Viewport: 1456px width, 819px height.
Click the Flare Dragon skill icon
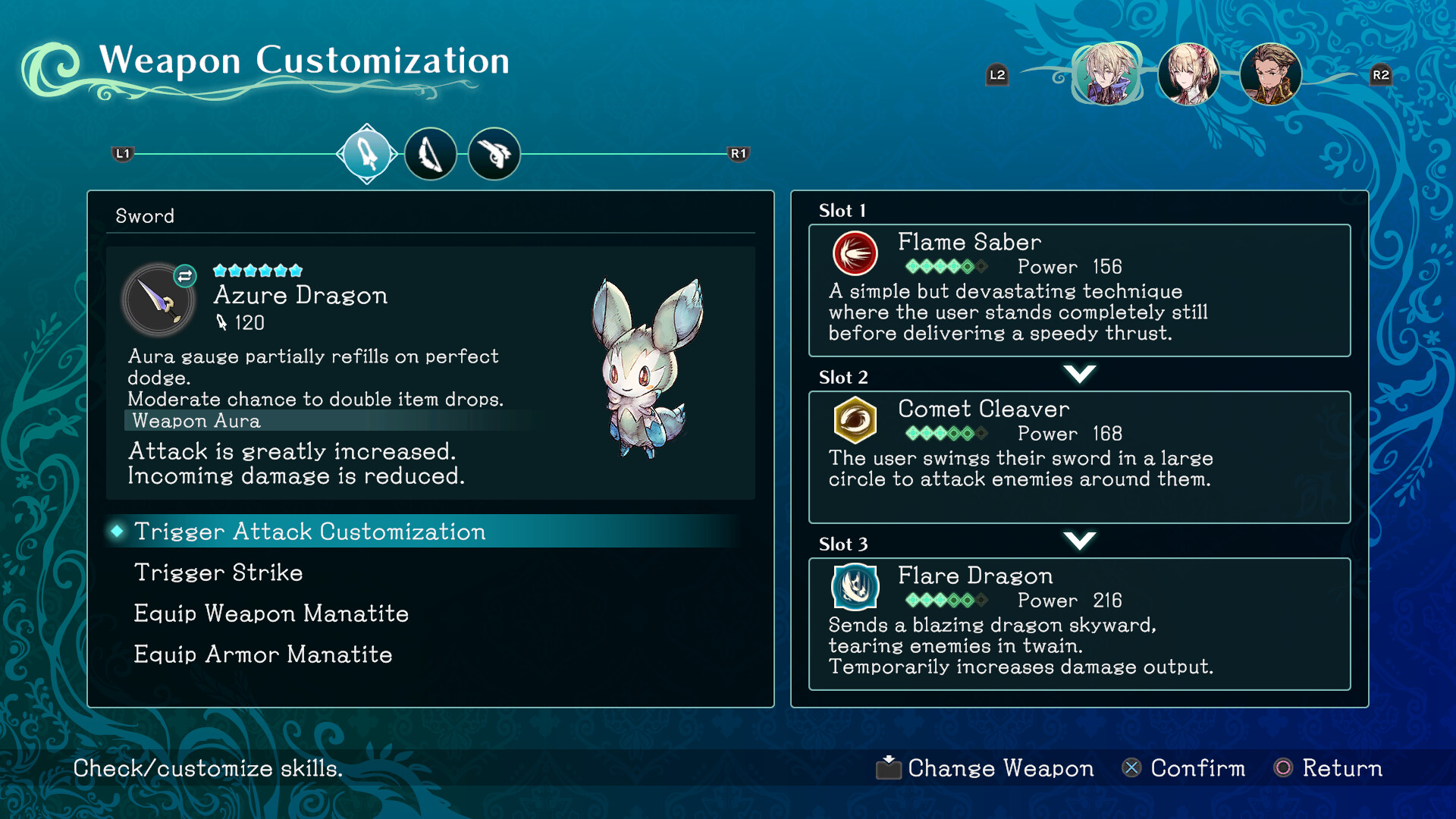855,587
